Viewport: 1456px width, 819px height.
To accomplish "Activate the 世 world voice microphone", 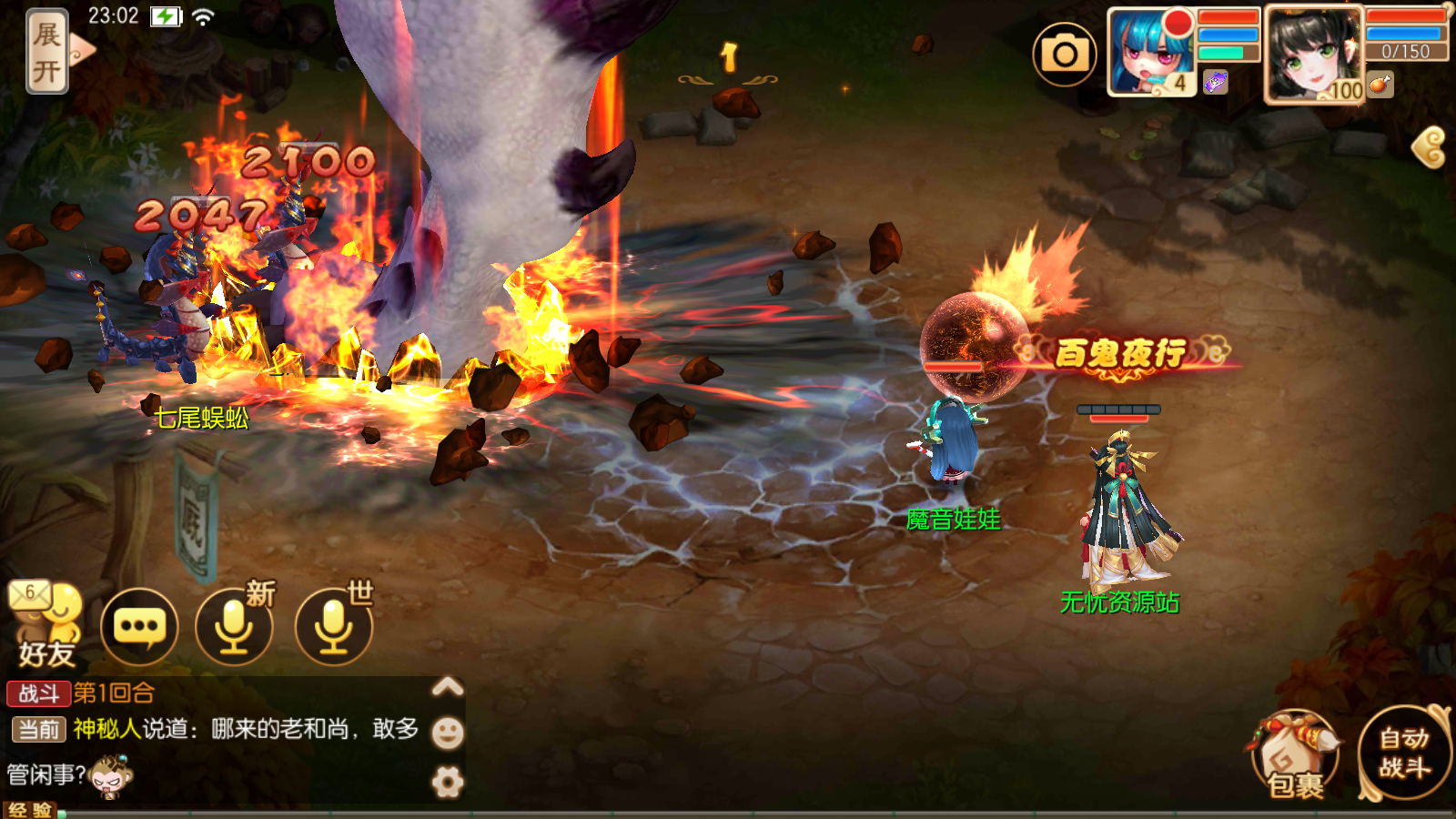I will (x=334, y=627).
